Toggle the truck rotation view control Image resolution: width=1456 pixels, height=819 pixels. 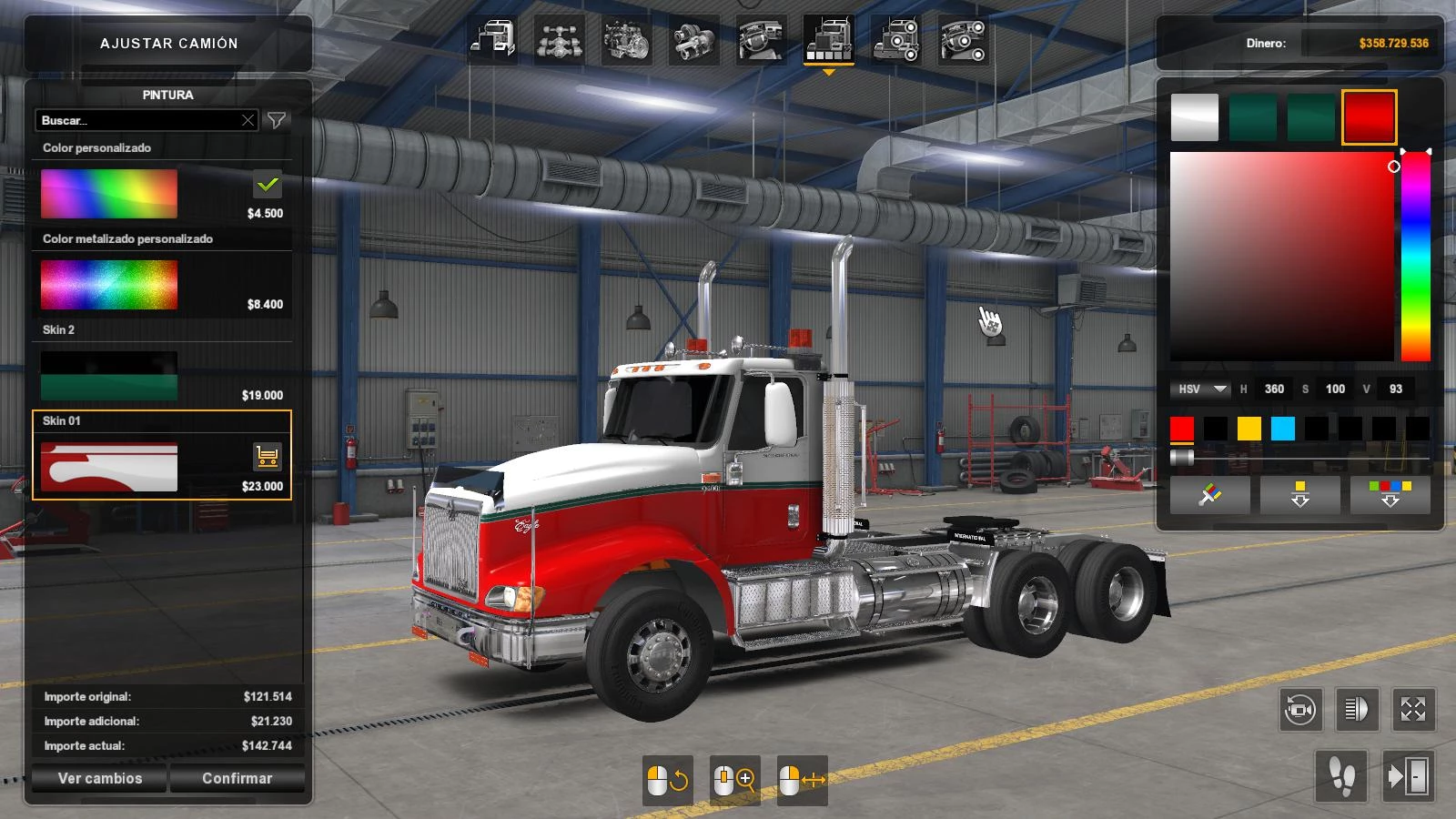click(1300, 711)
